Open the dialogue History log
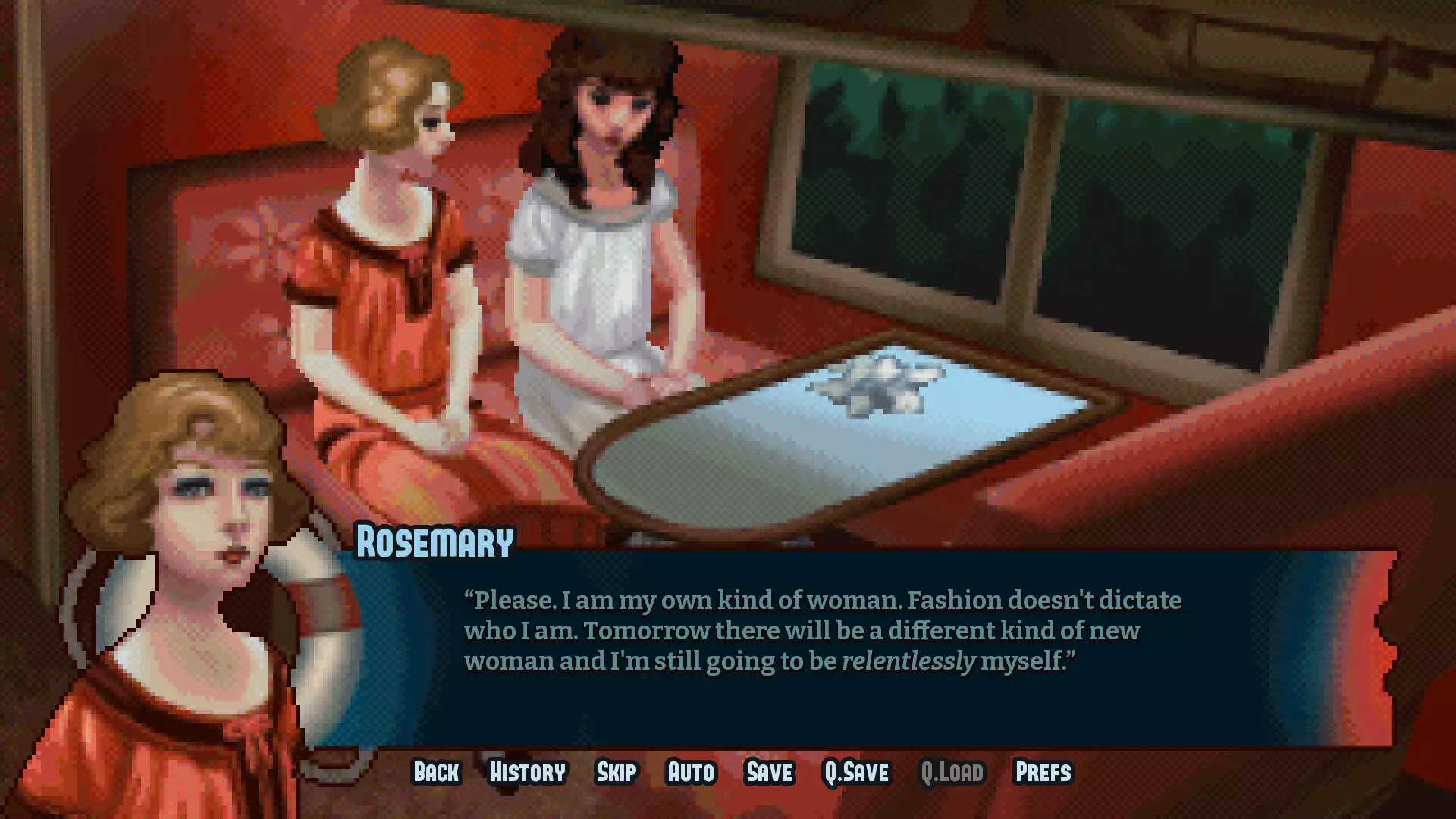The image size is (1456, 819). [x=528, y=772]
